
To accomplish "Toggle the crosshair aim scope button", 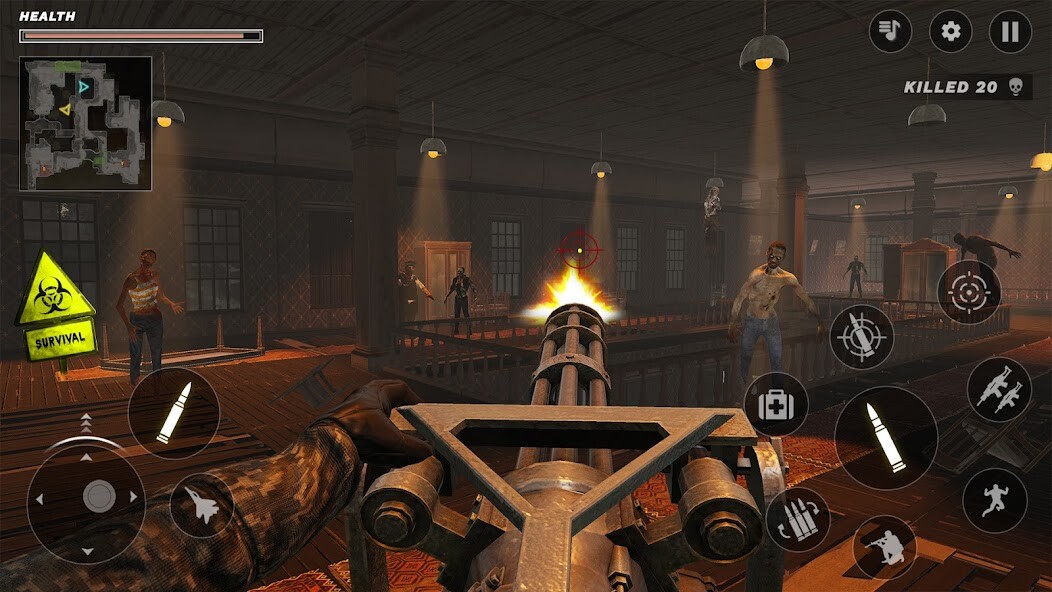I will 969,292.
